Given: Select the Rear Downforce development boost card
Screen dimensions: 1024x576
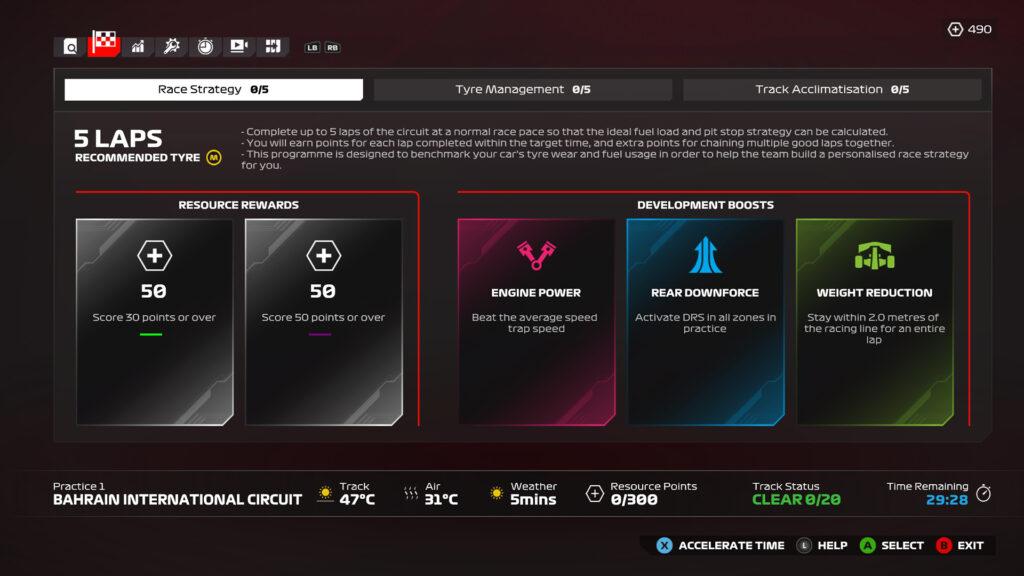Looking at the screenshot, I should point(705,322).
